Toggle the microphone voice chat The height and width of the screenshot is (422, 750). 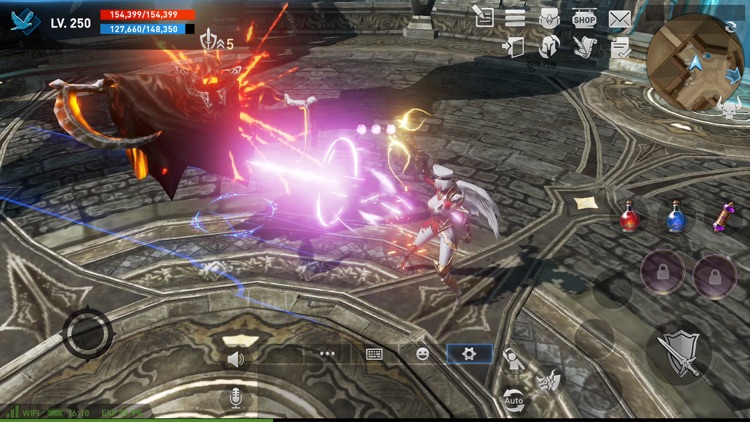236,398
